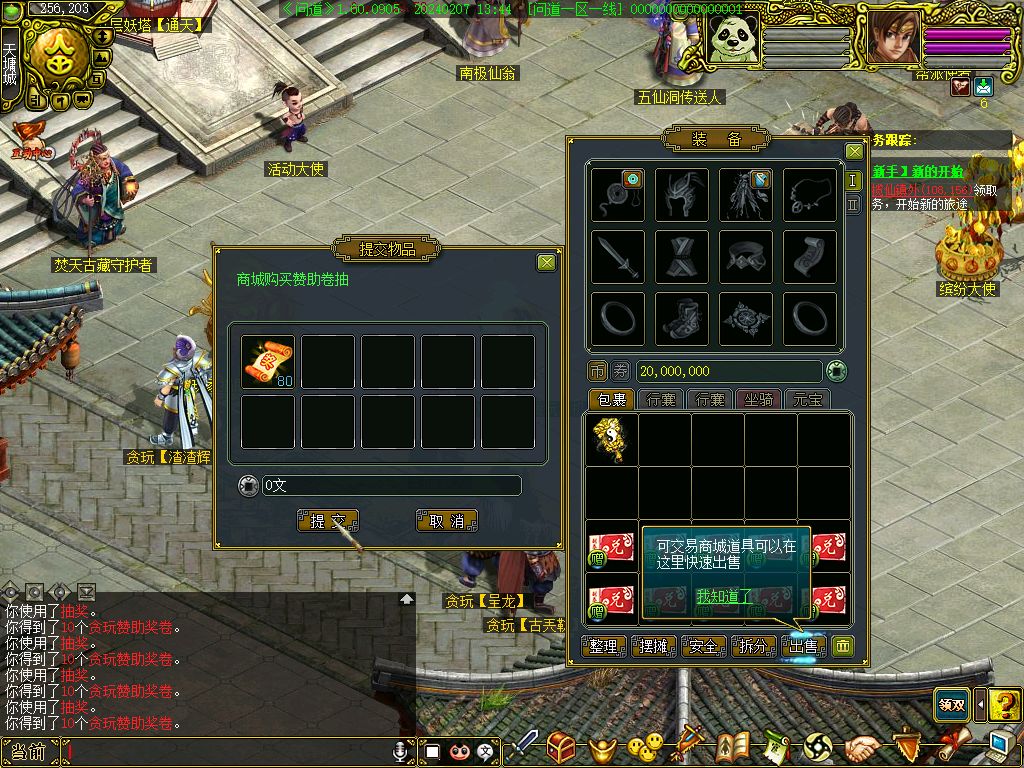Click the 整理 sort inventory button
The image size is (1024, 768).
click(x=604, y=646)
